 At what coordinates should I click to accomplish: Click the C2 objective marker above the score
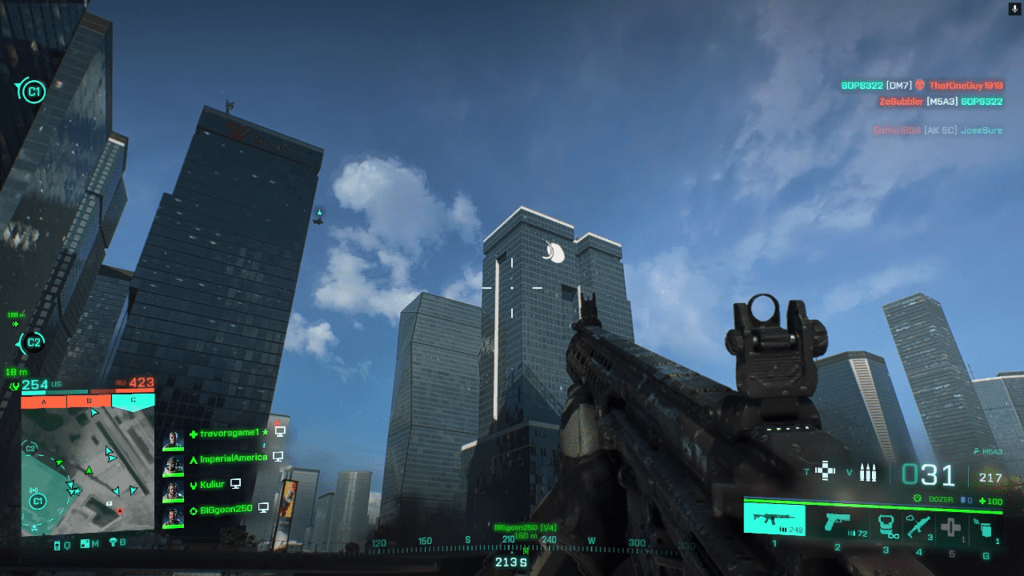click(x=32, y=342)
